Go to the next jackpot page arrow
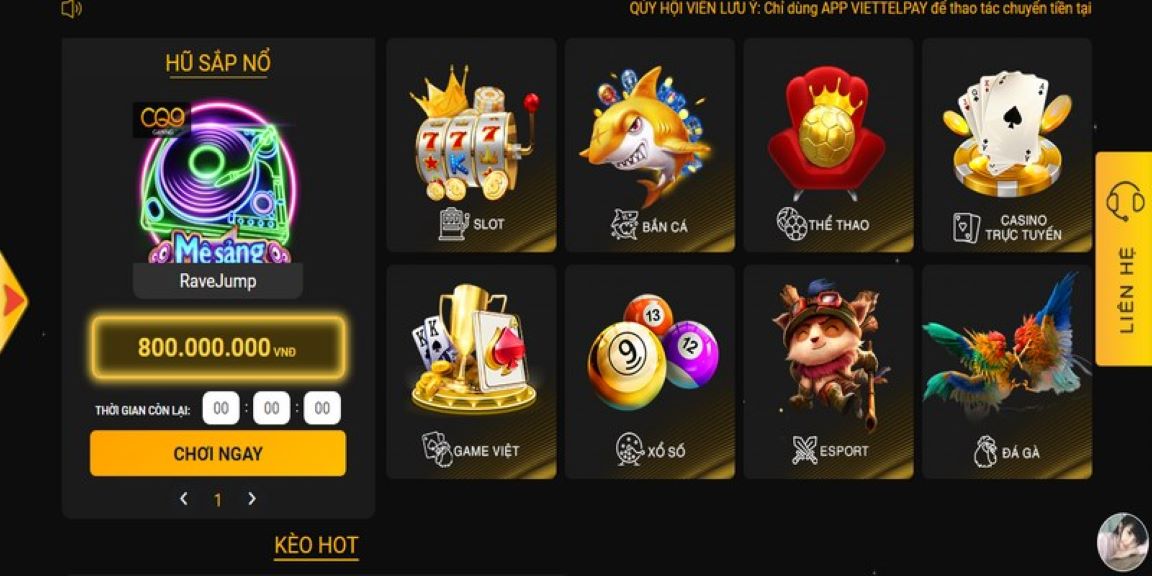This screenshot has width=1152, height=576. [x=252, y=499]
